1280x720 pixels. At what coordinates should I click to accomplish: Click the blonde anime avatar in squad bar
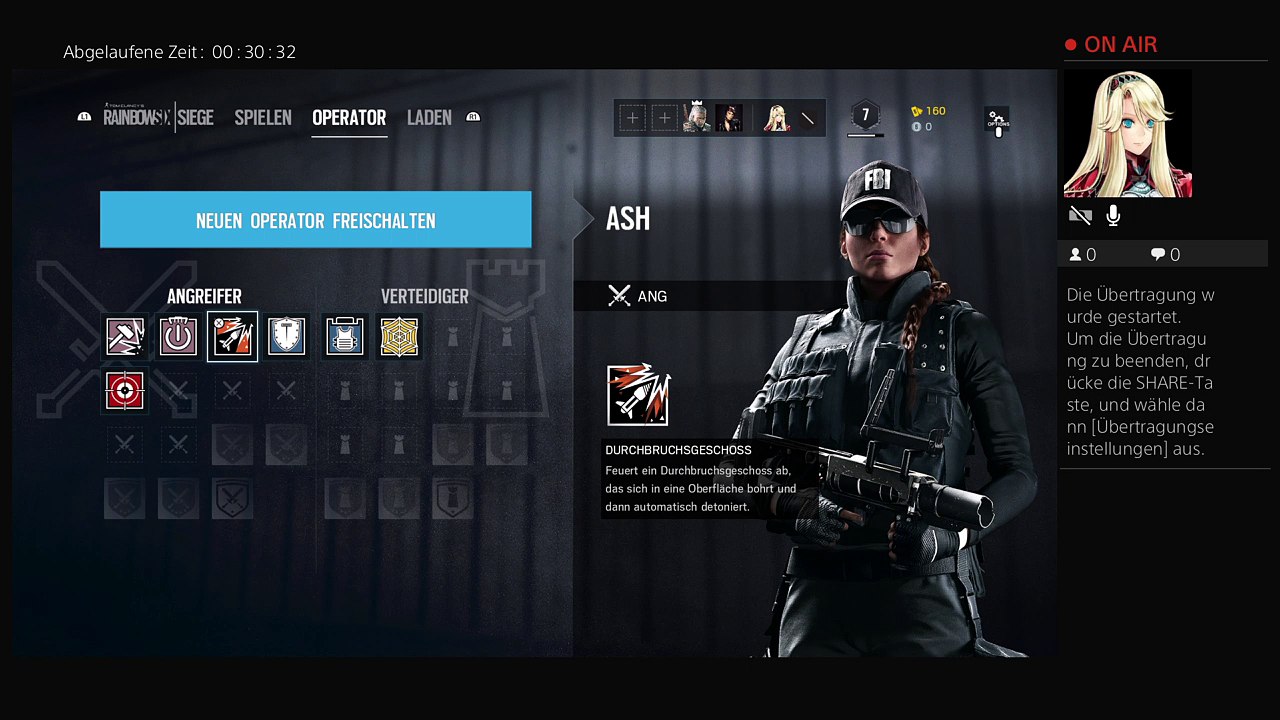[776, 119]
